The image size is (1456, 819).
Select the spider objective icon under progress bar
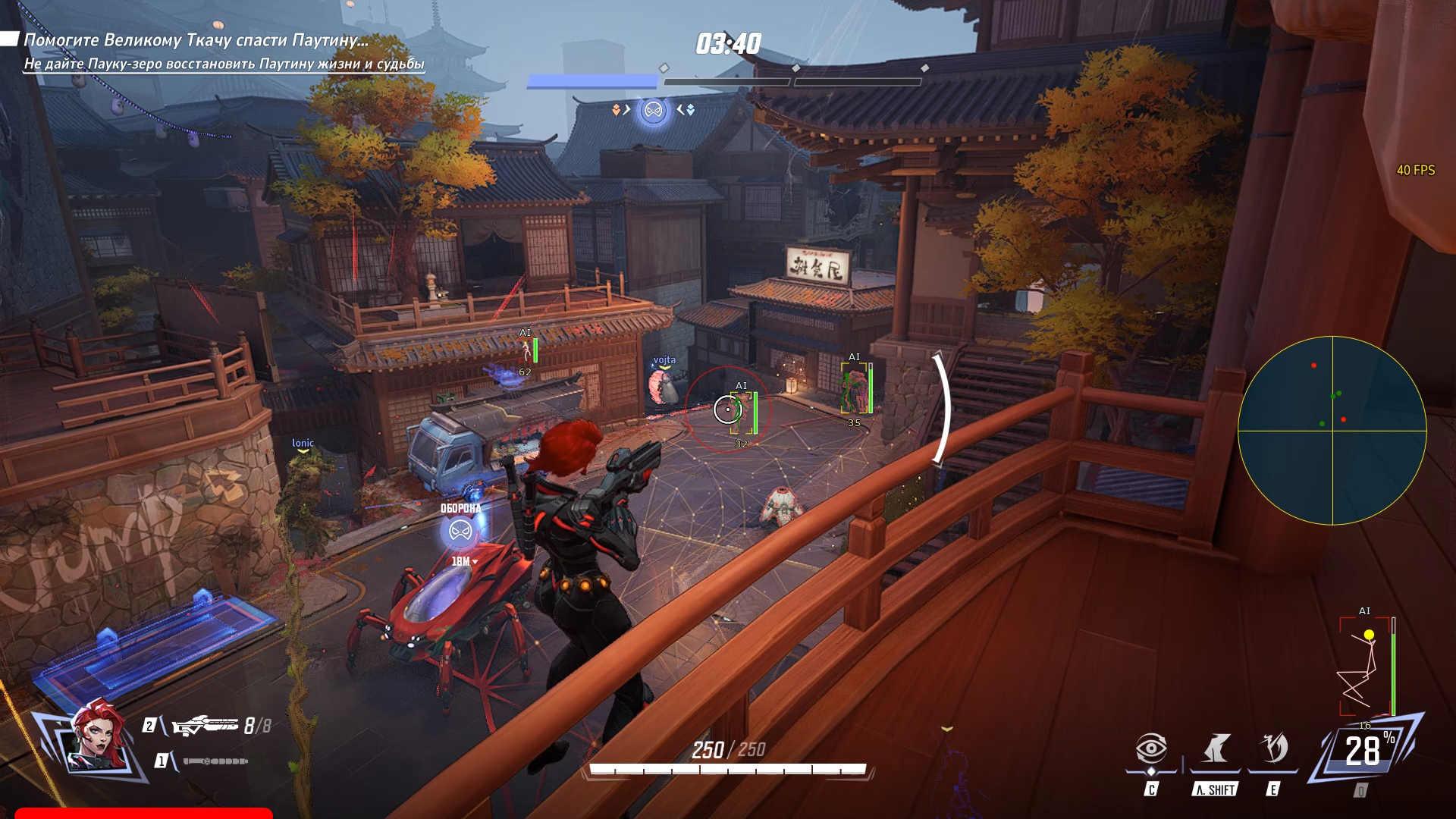click(653, 111)
